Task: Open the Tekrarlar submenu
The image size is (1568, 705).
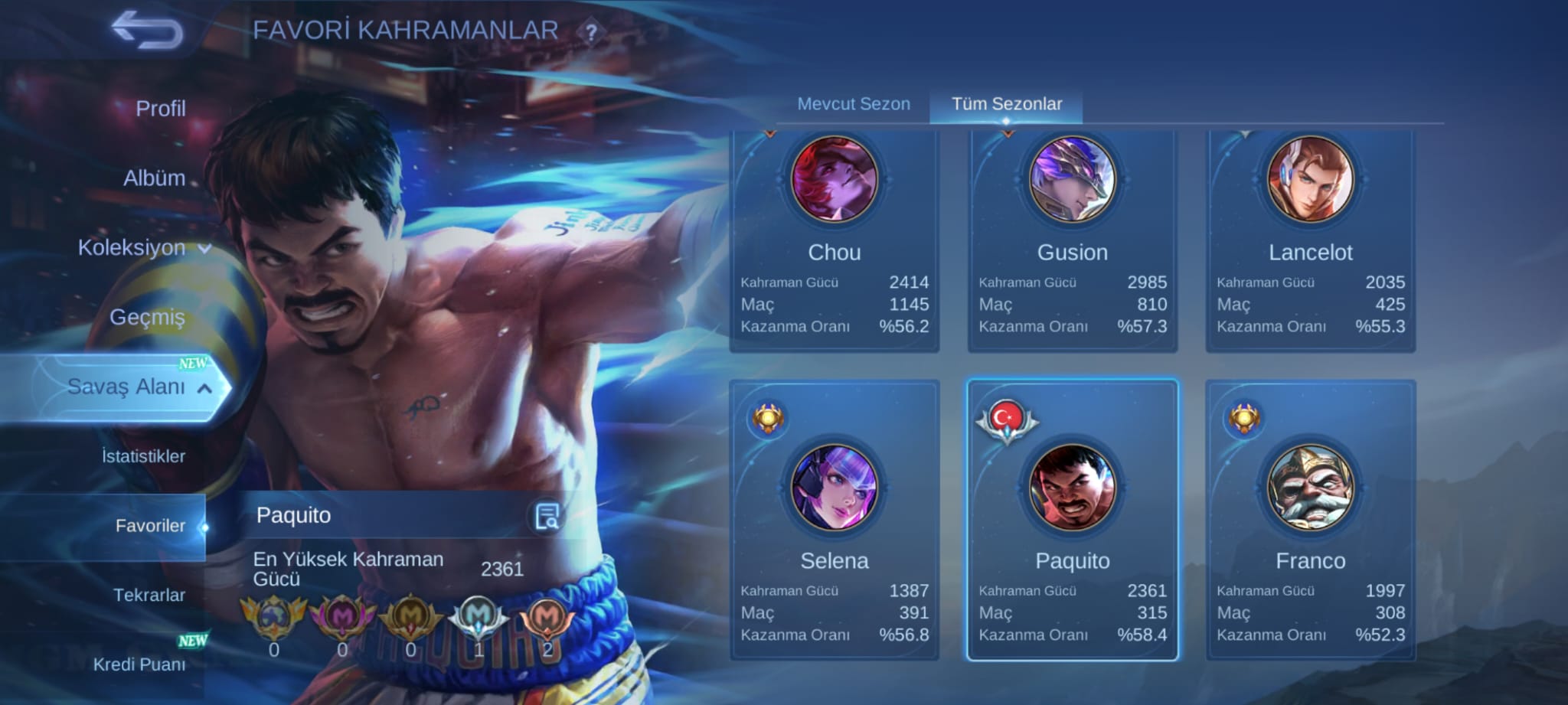Action: (149, 595)
